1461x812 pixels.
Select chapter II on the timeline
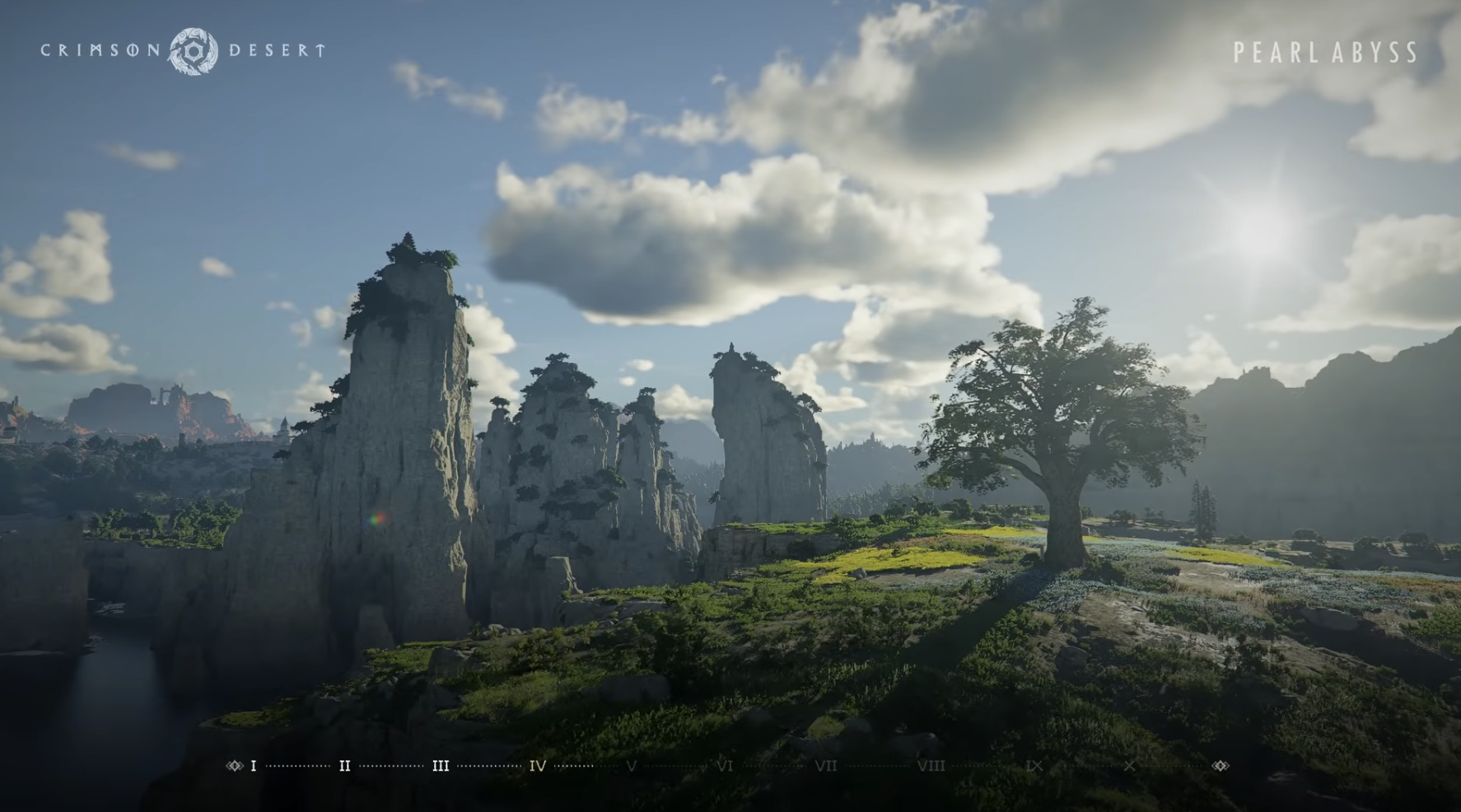pos(344,766)
